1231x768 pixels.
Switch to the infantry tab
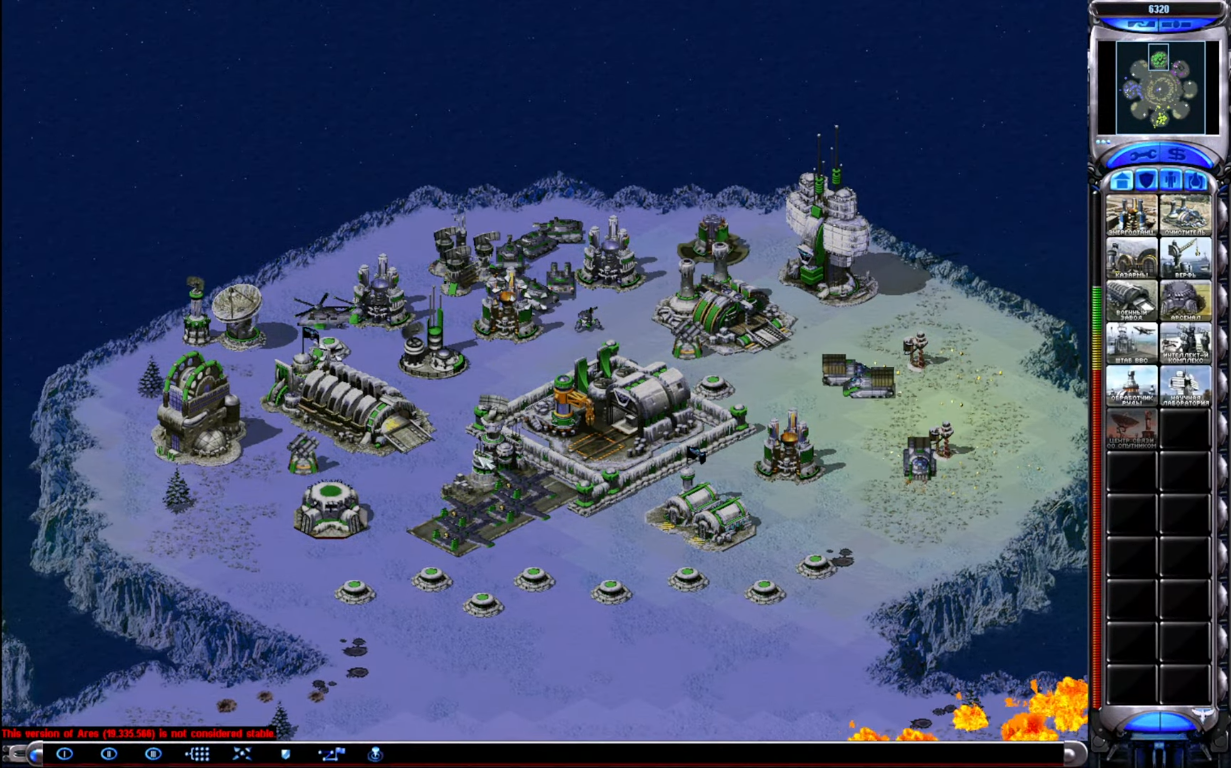(1171, 181)
